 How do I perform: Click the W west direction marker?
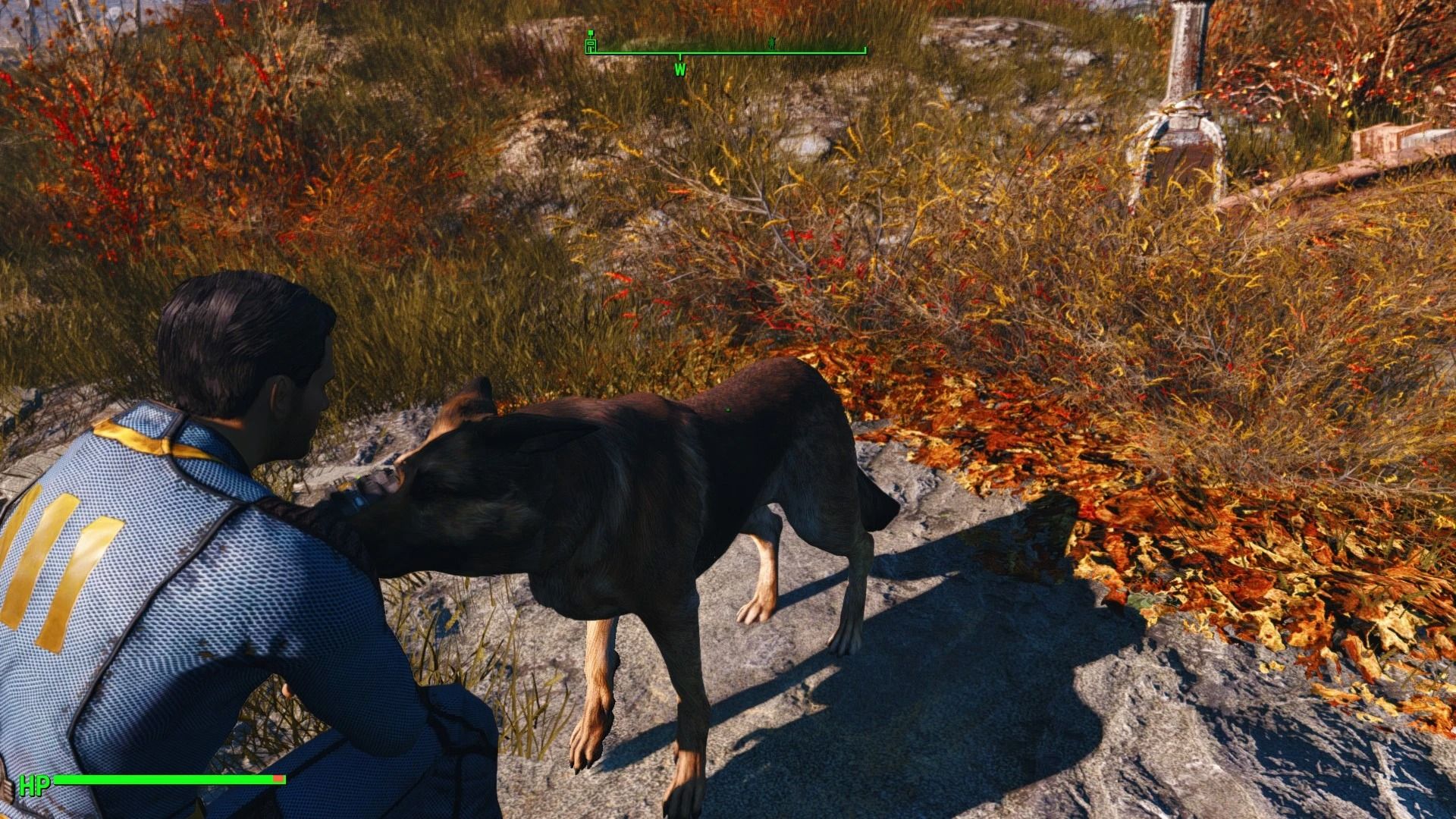click(680, 70)
